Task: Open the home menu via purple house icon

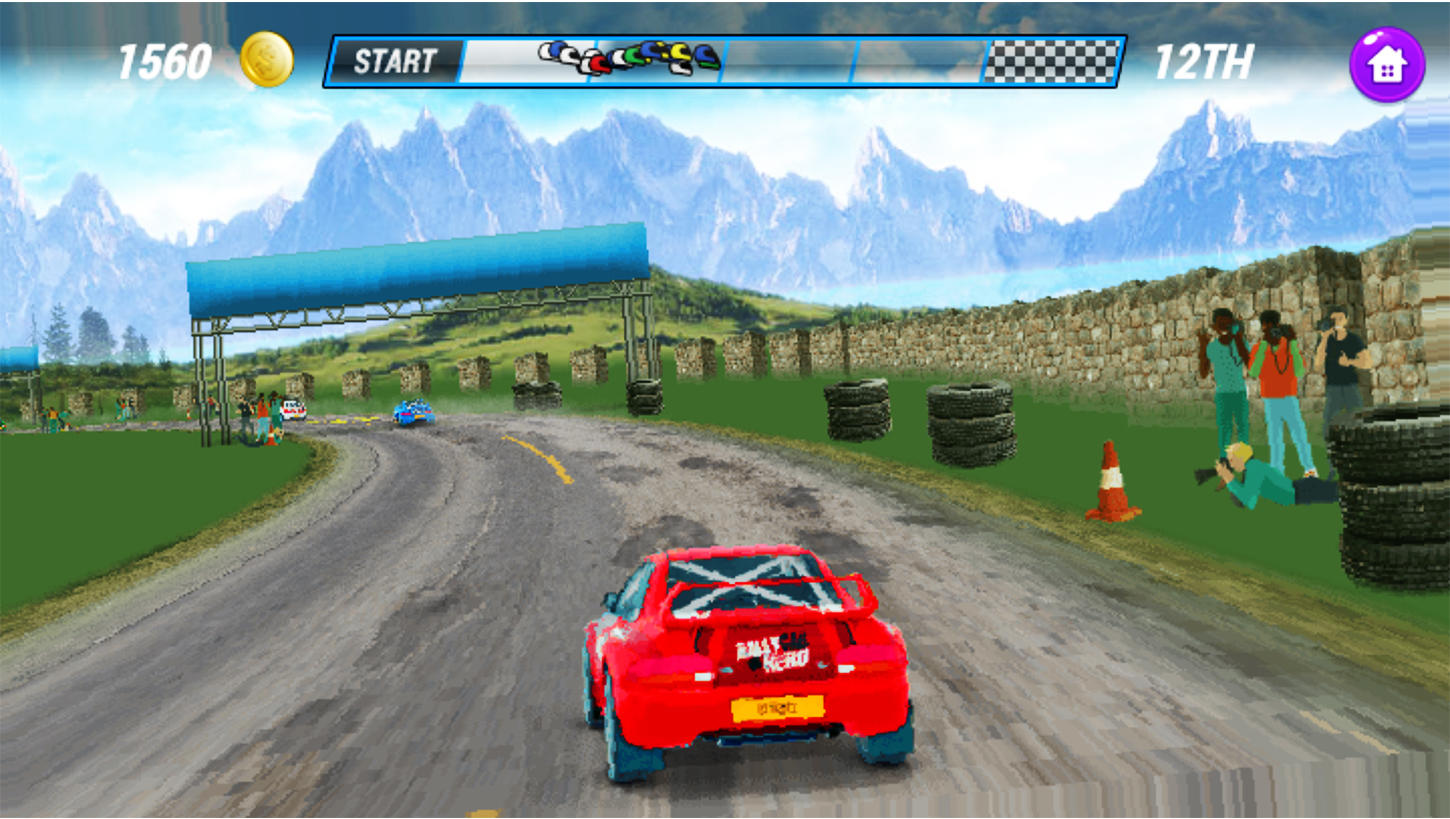Action: (x=1388, y=65)
